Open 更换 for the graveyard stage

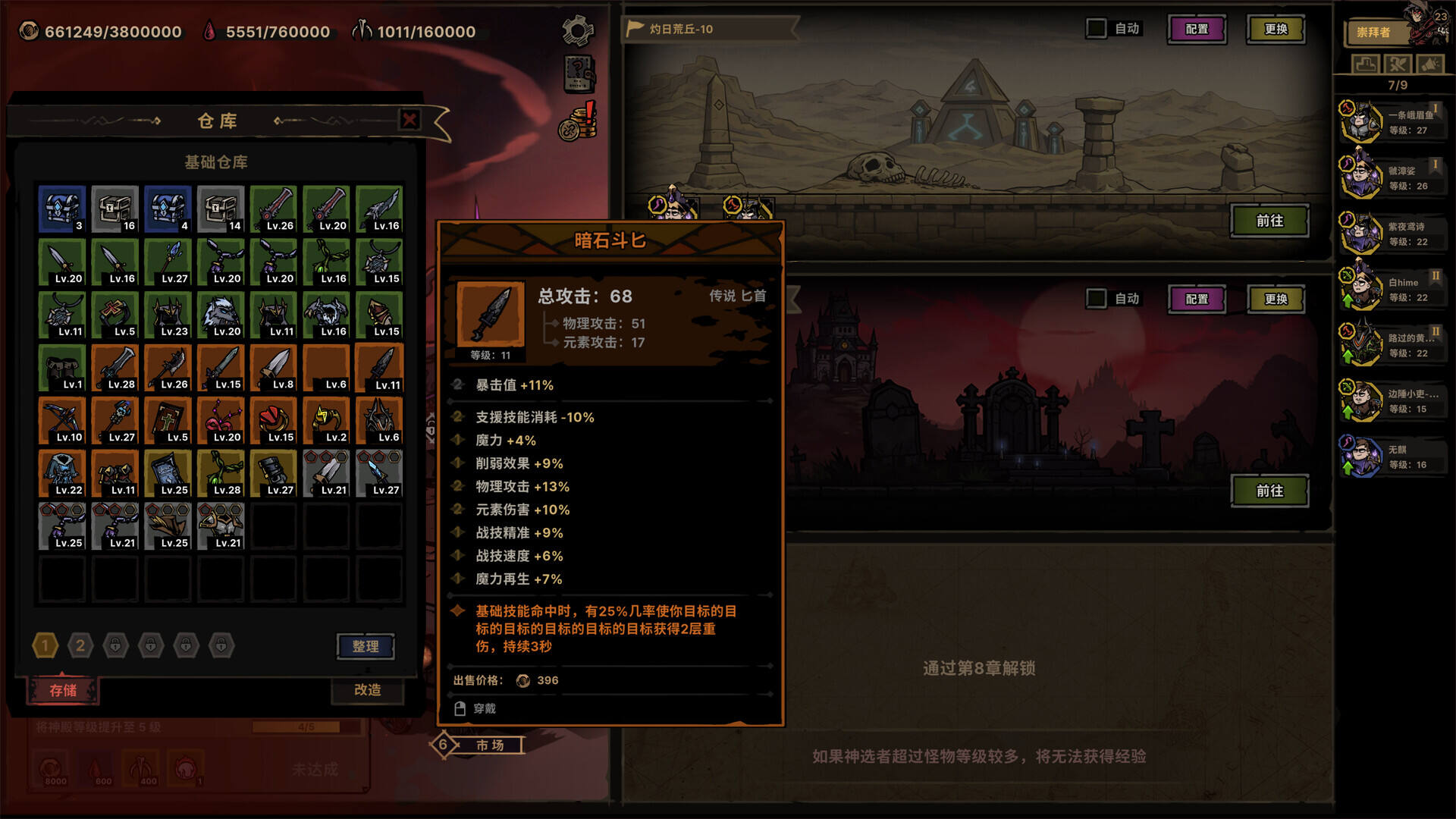click(x=1276, y=299)
